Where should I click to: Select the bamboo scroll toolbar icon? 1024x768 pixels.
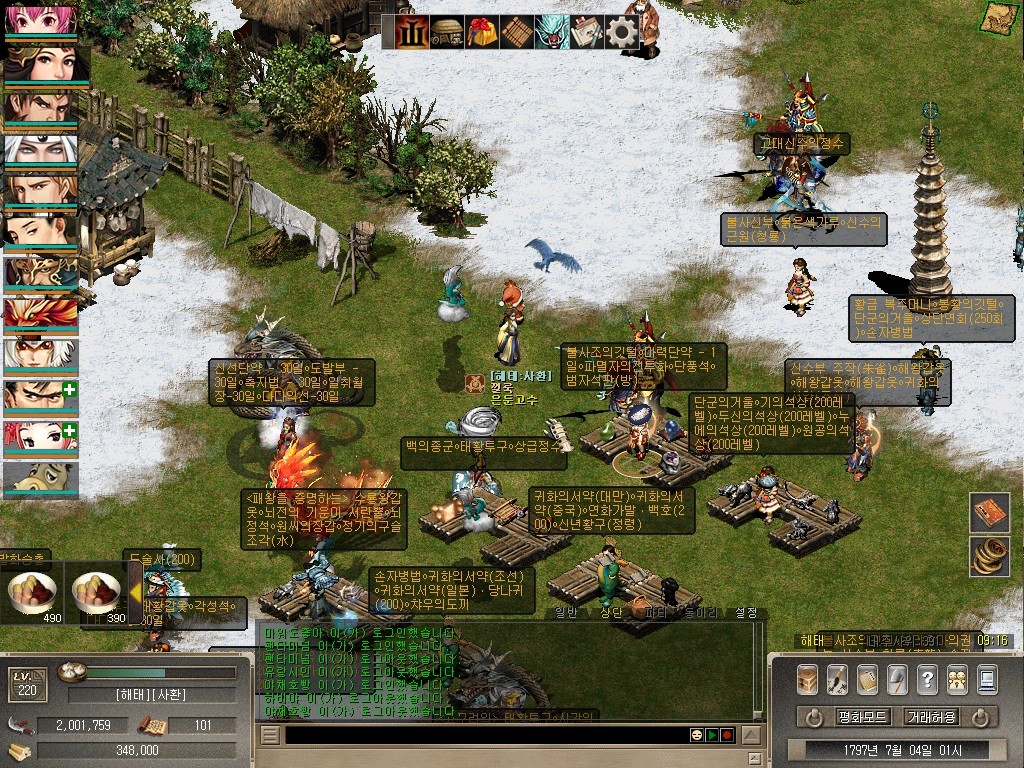[x=517, y=32]
